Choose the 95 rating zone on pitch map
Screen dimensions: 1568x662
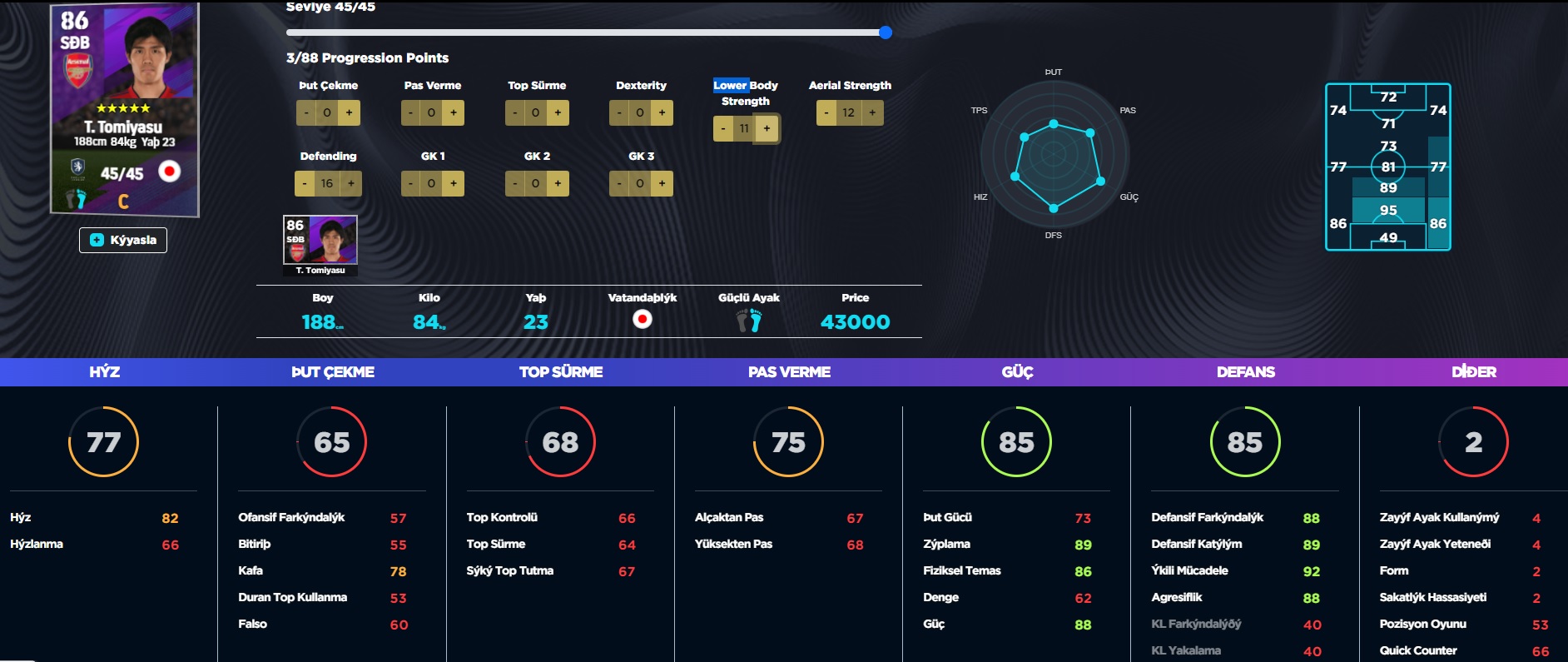(x=1388, y=210)
